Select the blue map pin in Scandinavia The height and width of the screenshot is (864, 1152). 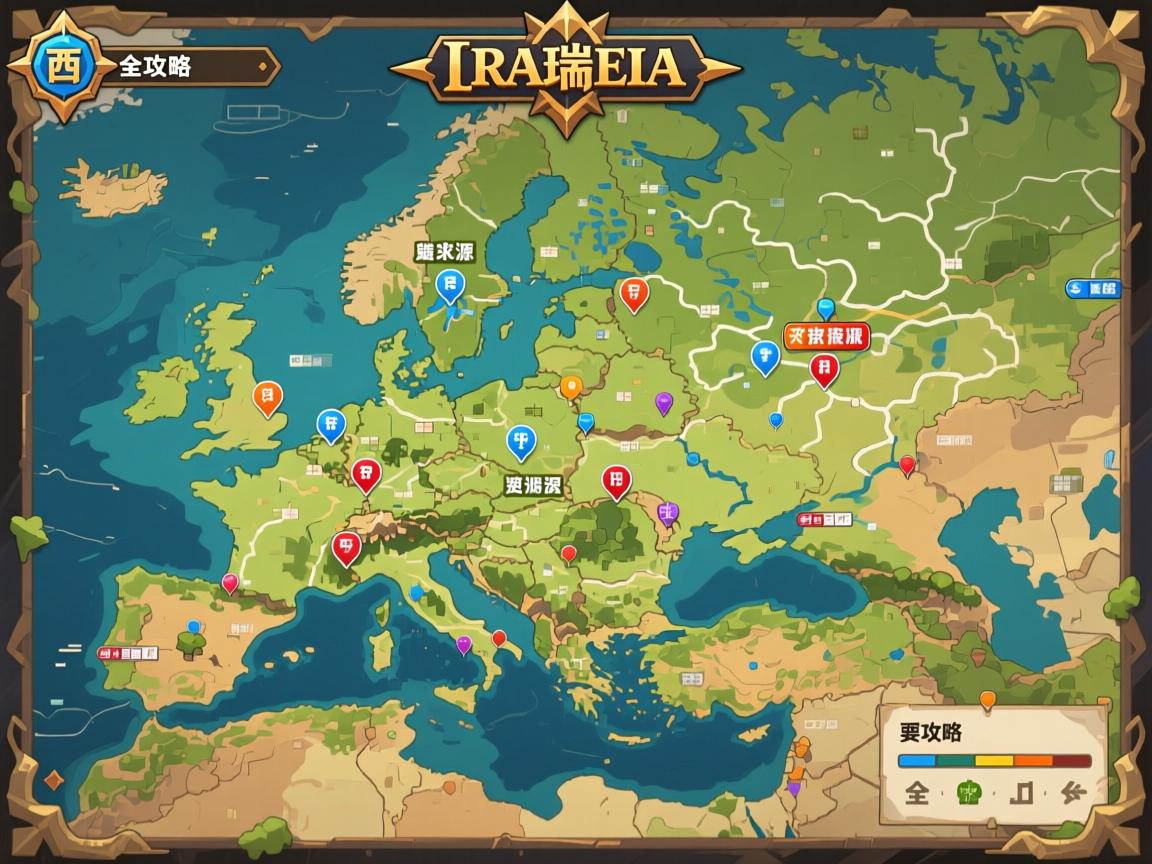[x=450, y=285]
